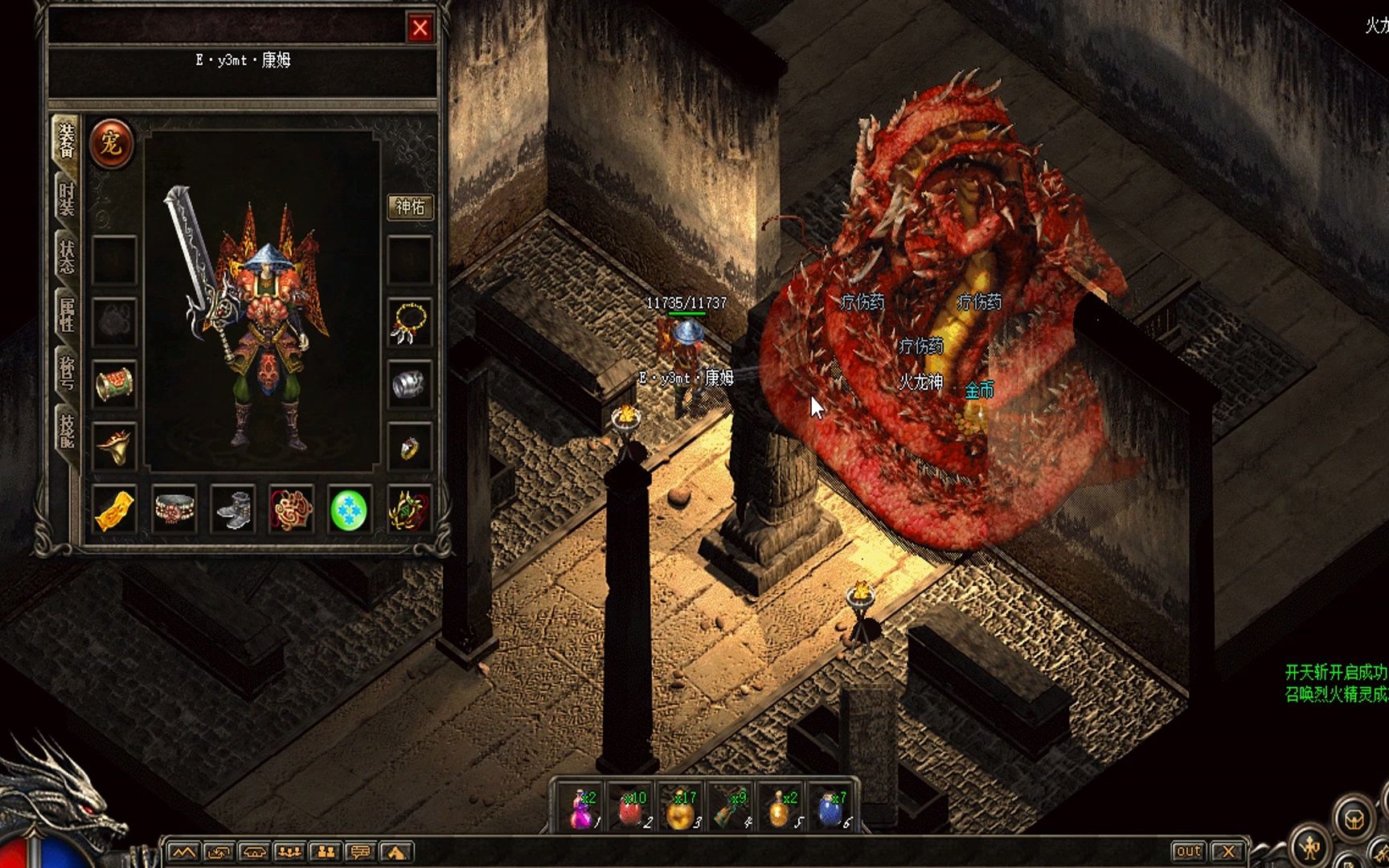
Task: Use the purple potion in hotbar slot 1
Action: (583, 808)
